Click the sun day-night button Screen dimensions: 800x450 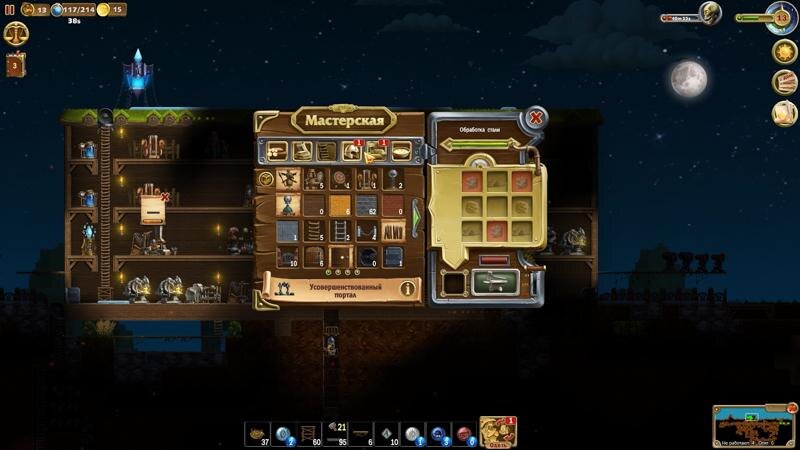(x=785, y=51)
